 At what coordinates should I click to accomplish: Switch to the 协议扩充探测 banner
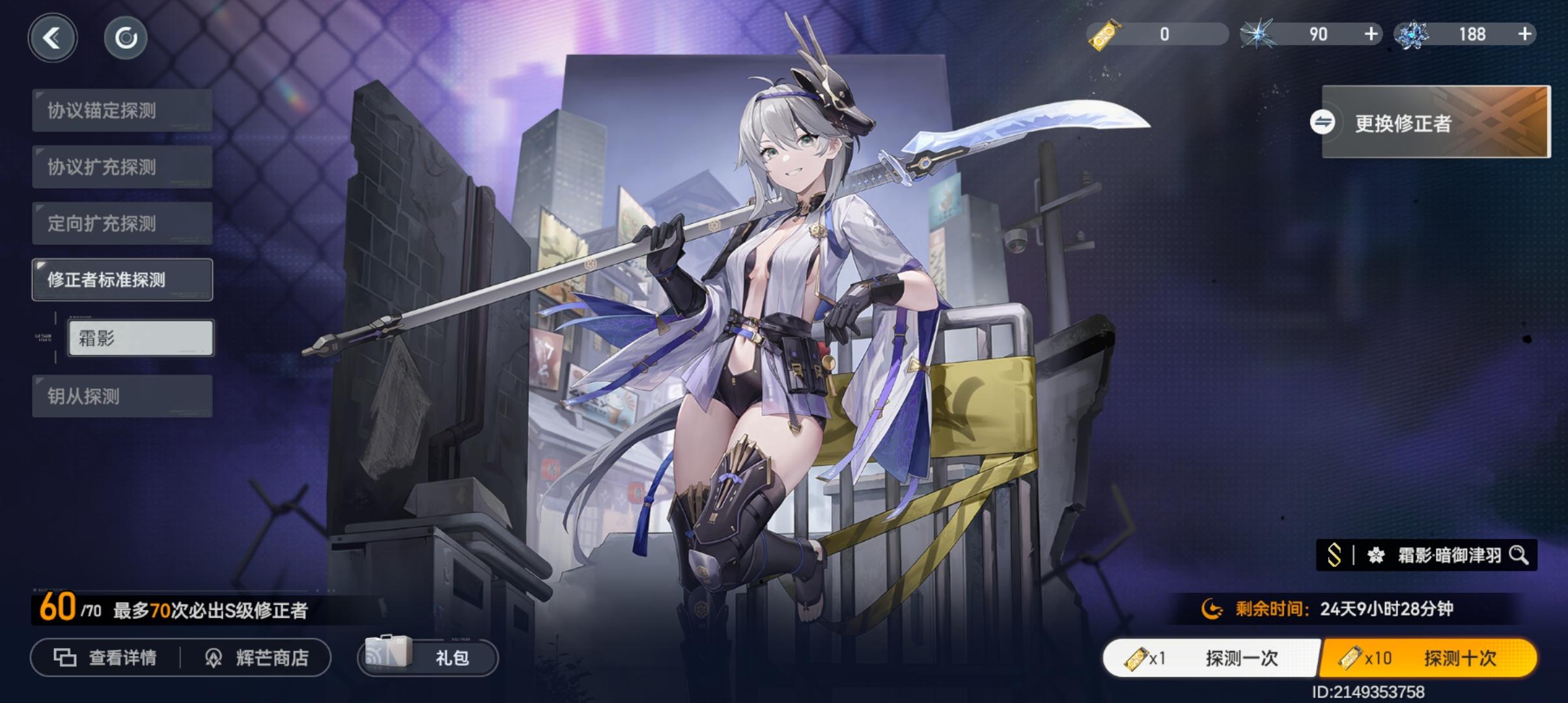(x=122, y=166)
